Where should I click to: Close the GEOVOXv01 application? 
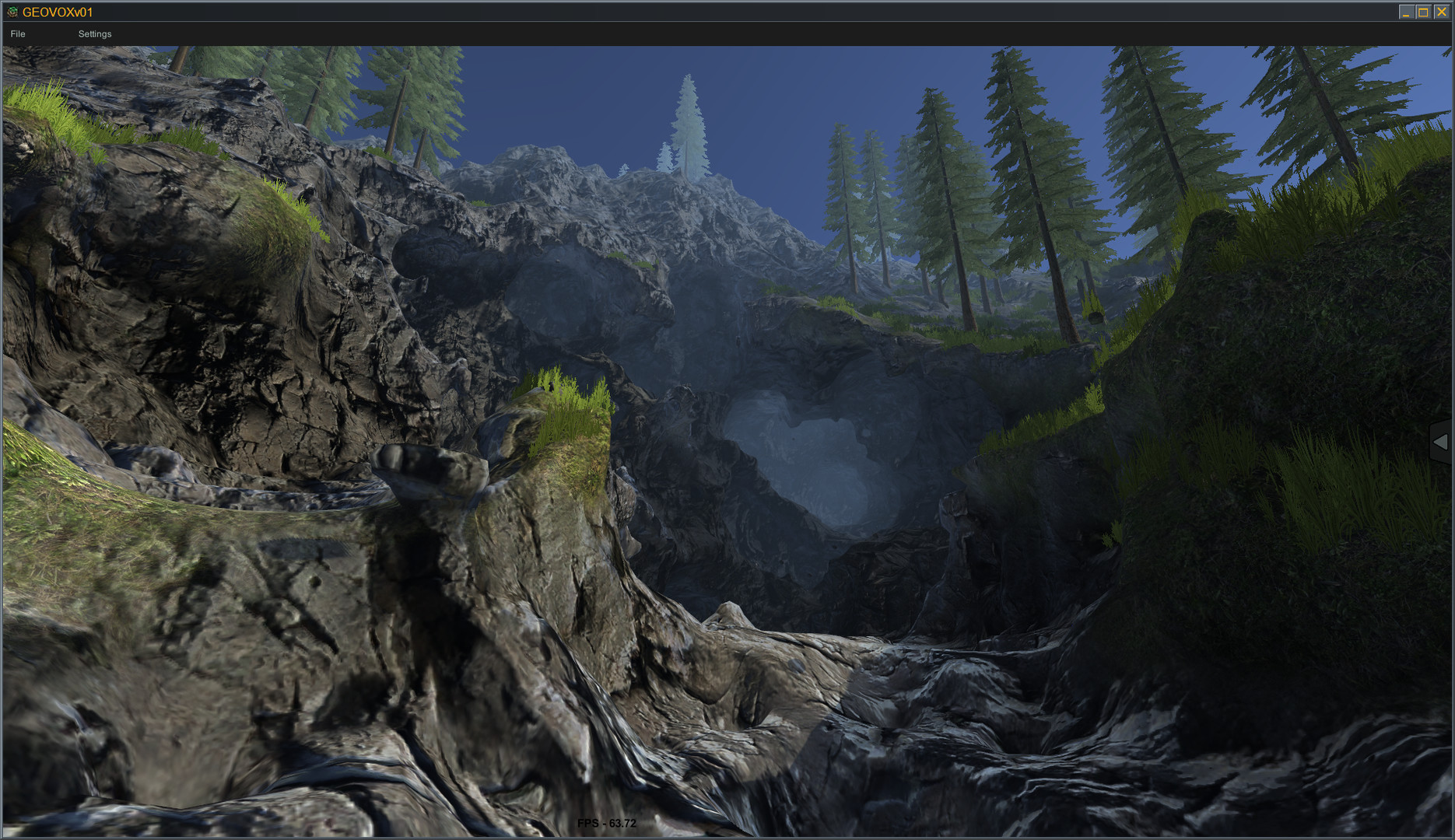(x=1443, y=12)
